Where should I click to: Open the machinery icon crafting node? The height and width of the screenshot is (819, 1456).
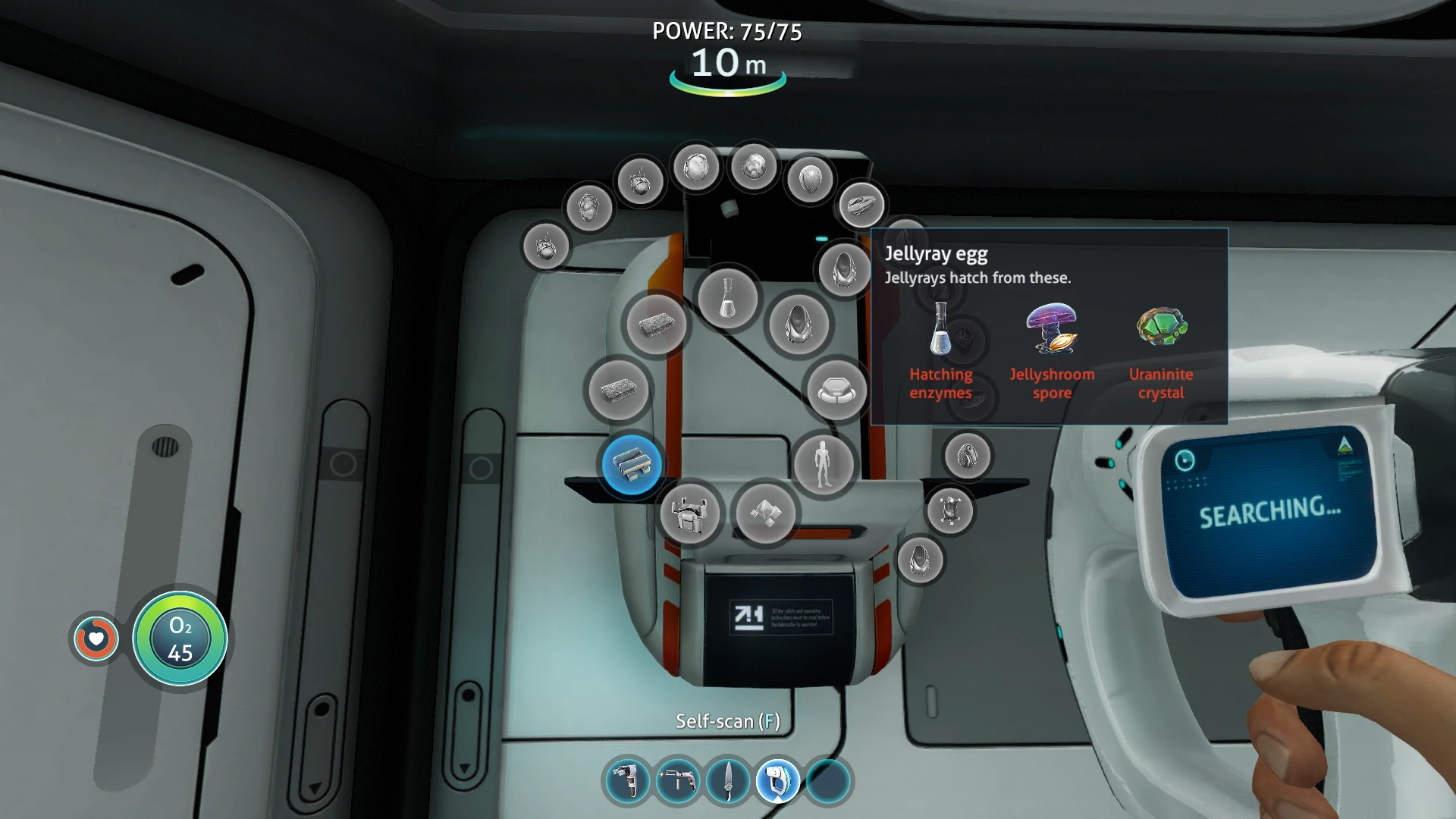[x=689, y=513]
